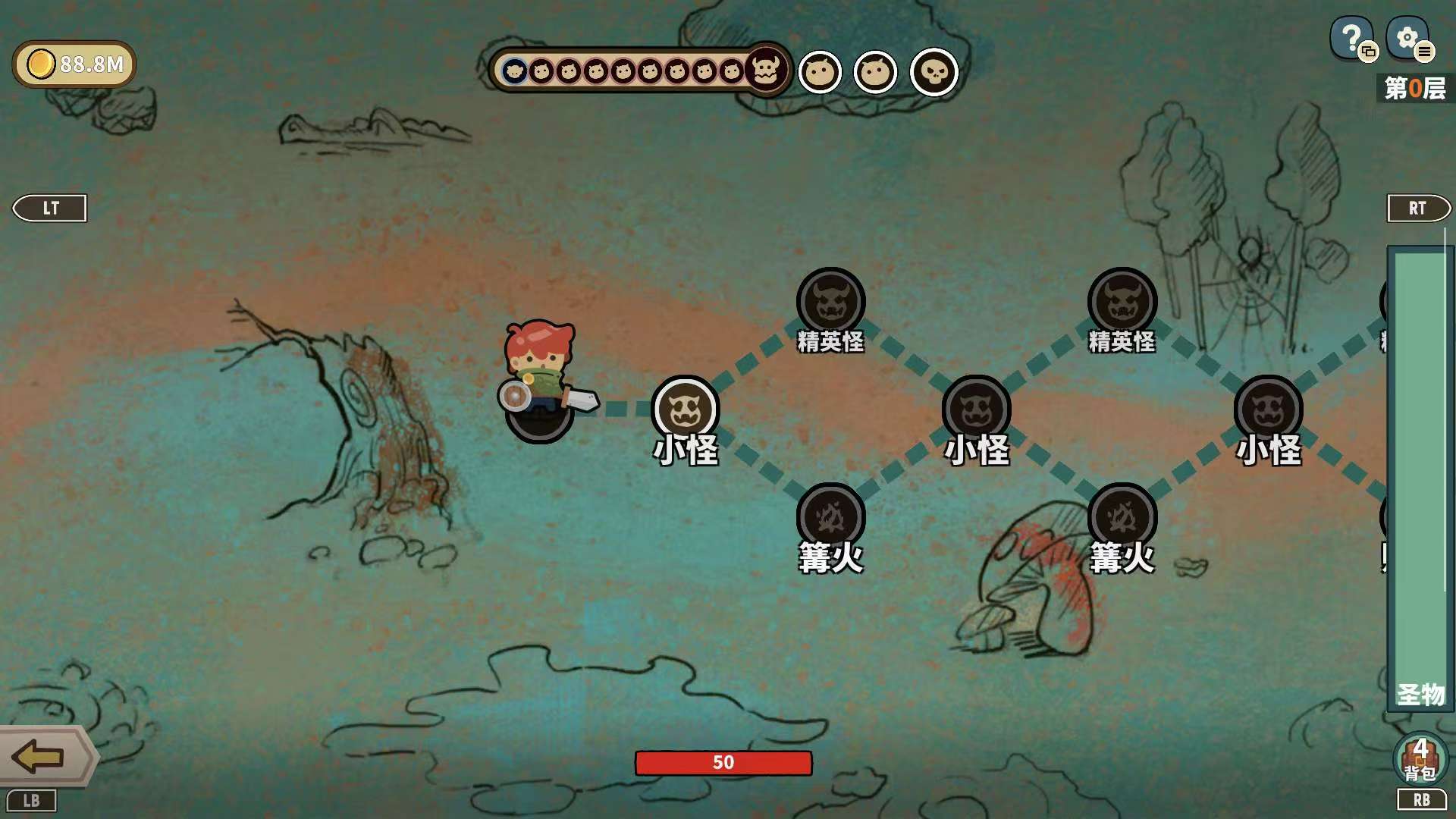Expand the 圣物 relic panel

pyautogui.click(x=1420, y=478)
